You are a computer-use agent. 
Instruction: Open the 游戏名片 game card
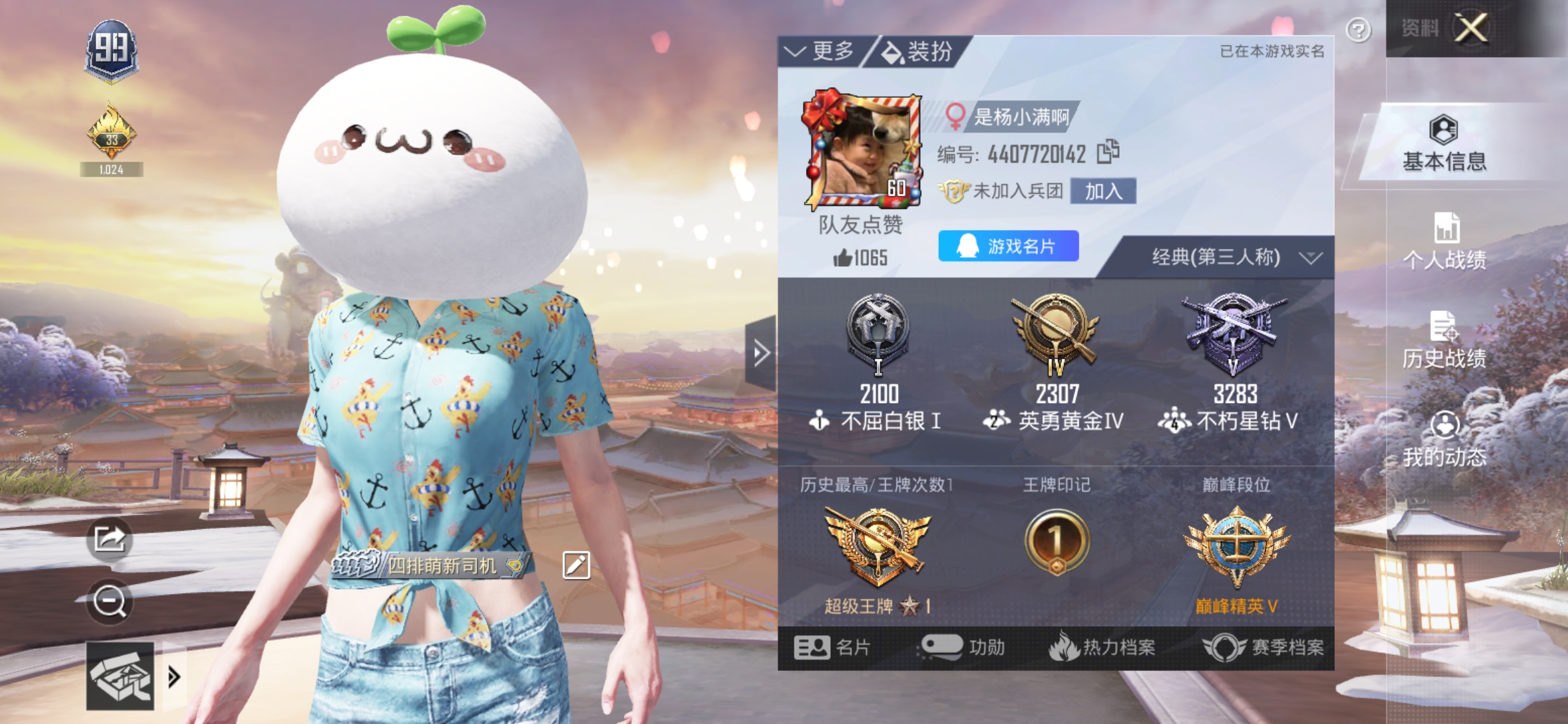[x=1008, y=247]
